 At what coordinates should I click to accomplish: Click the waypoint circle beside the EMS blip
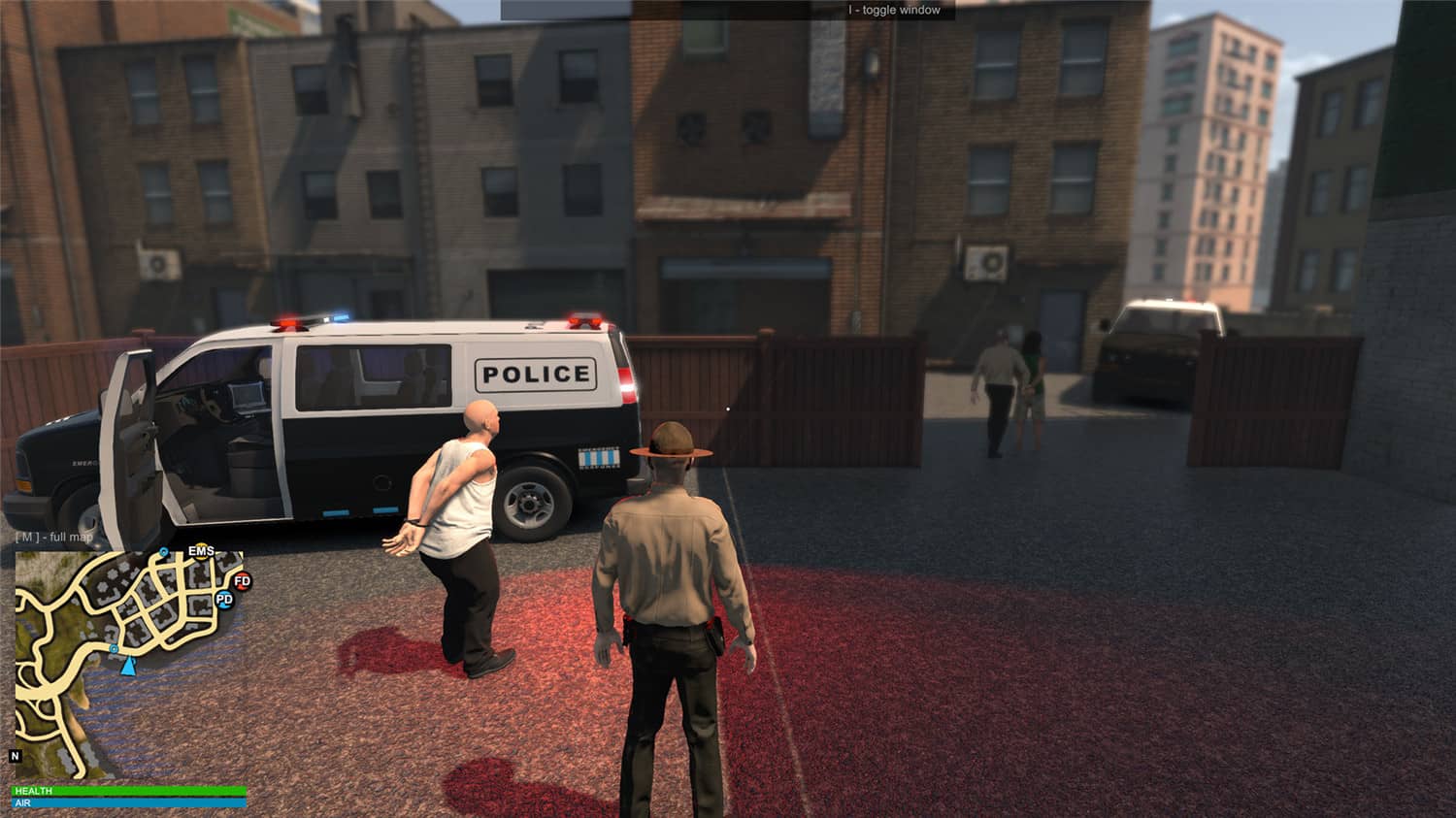(163, 551)
